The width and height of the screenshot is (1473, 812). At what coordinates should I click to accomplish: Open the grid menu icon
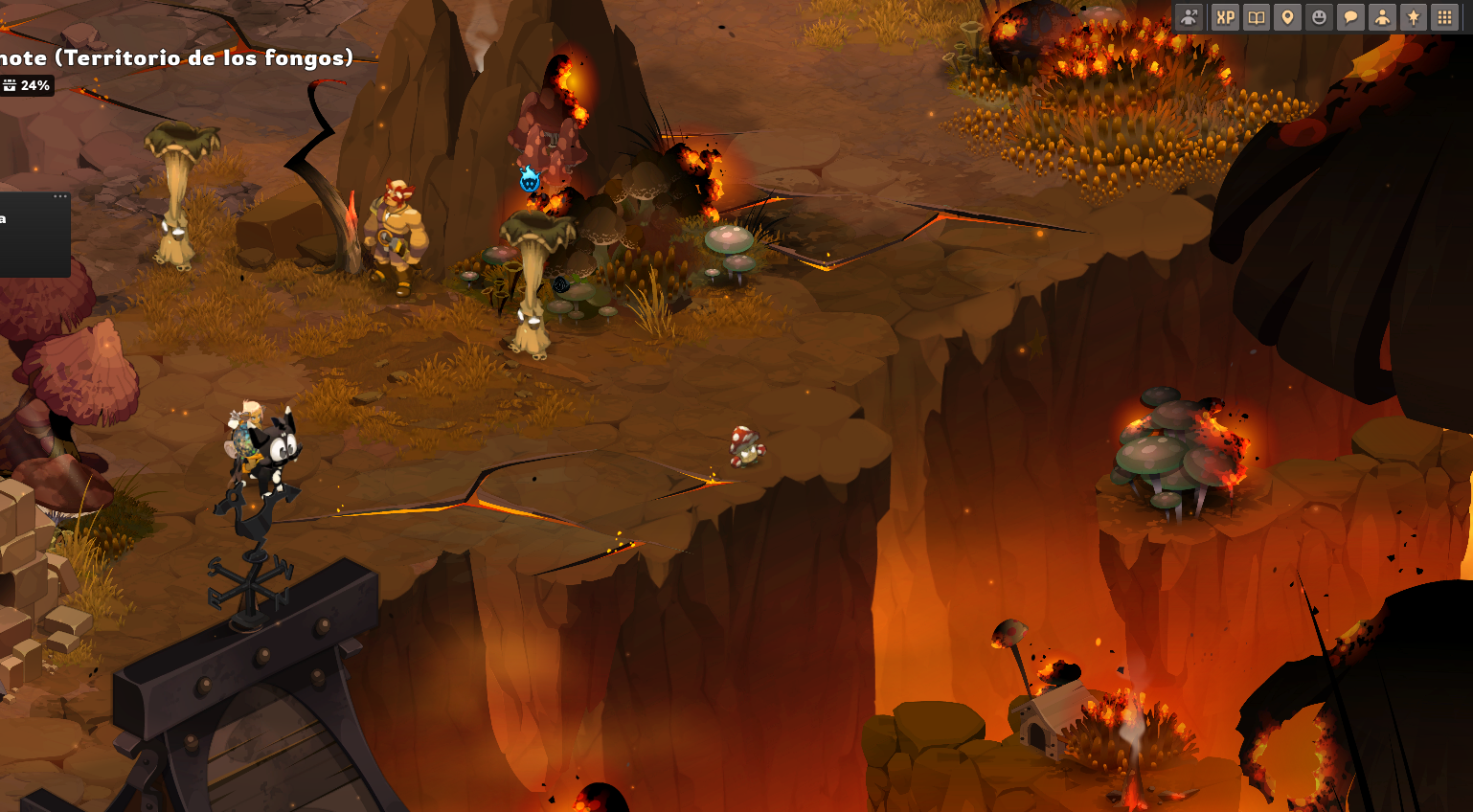tap(1444, 17)
